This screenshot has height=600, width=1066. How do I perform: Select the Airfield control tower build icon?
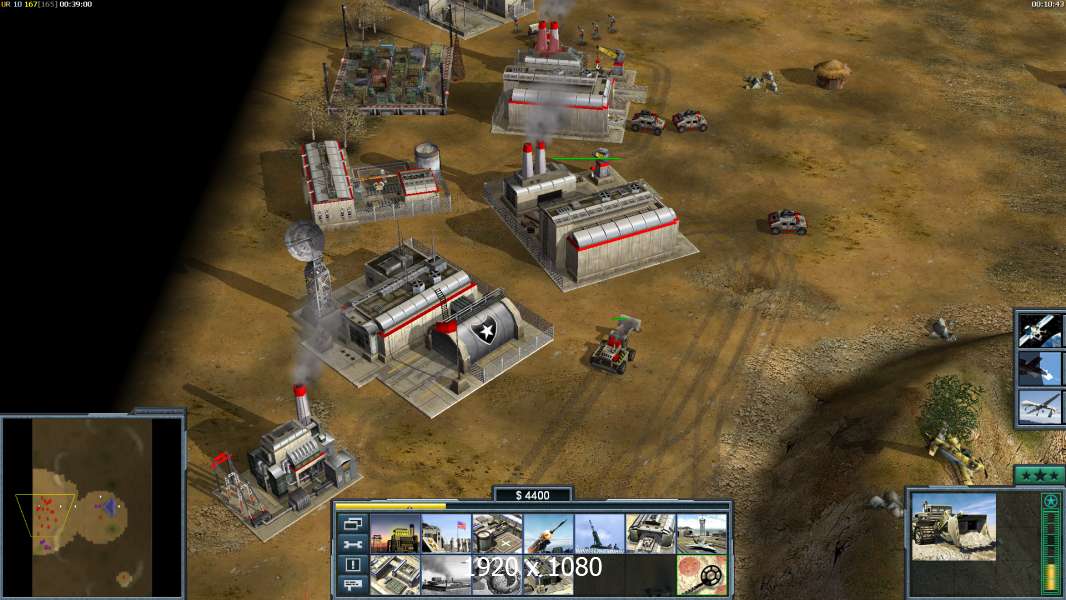pyautogui.click(x=702, y=534)
